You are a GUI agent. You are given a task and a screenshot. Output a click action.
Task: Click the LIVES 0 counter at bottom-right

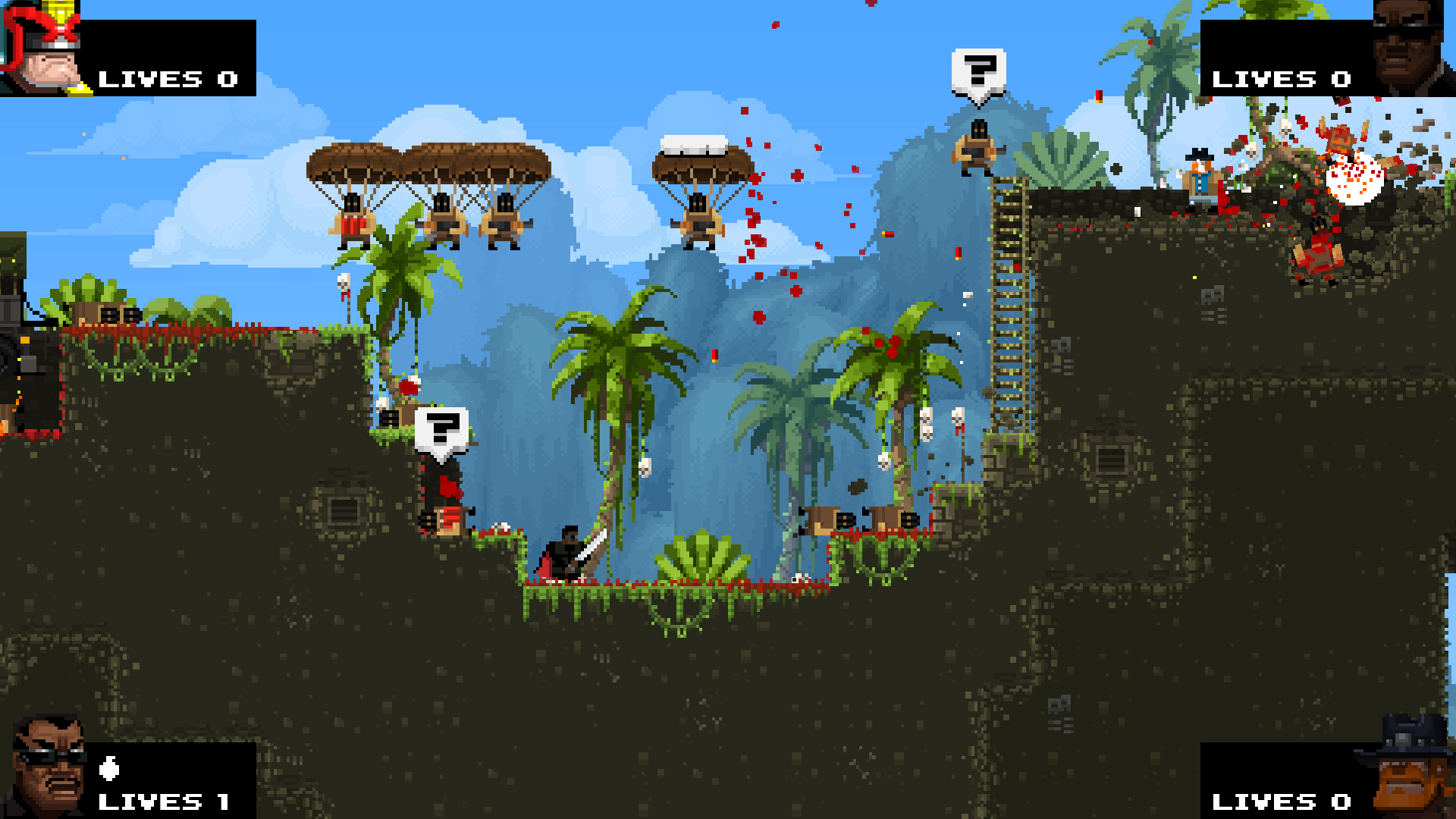[1283, 802]
